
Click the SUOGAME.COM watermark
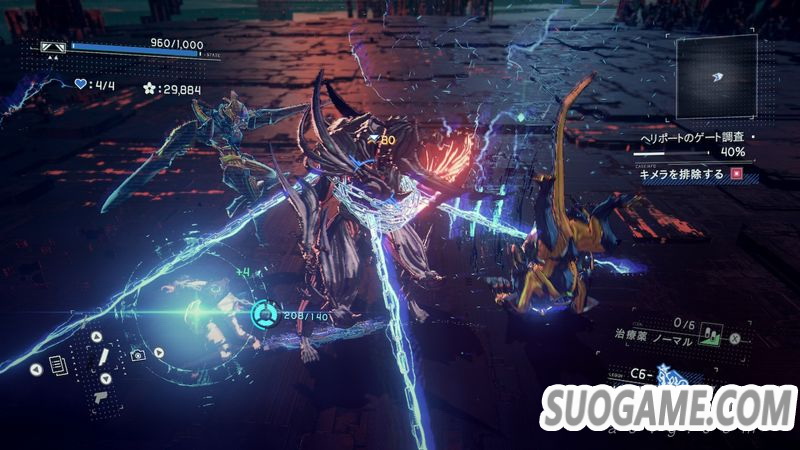(670, 410)
